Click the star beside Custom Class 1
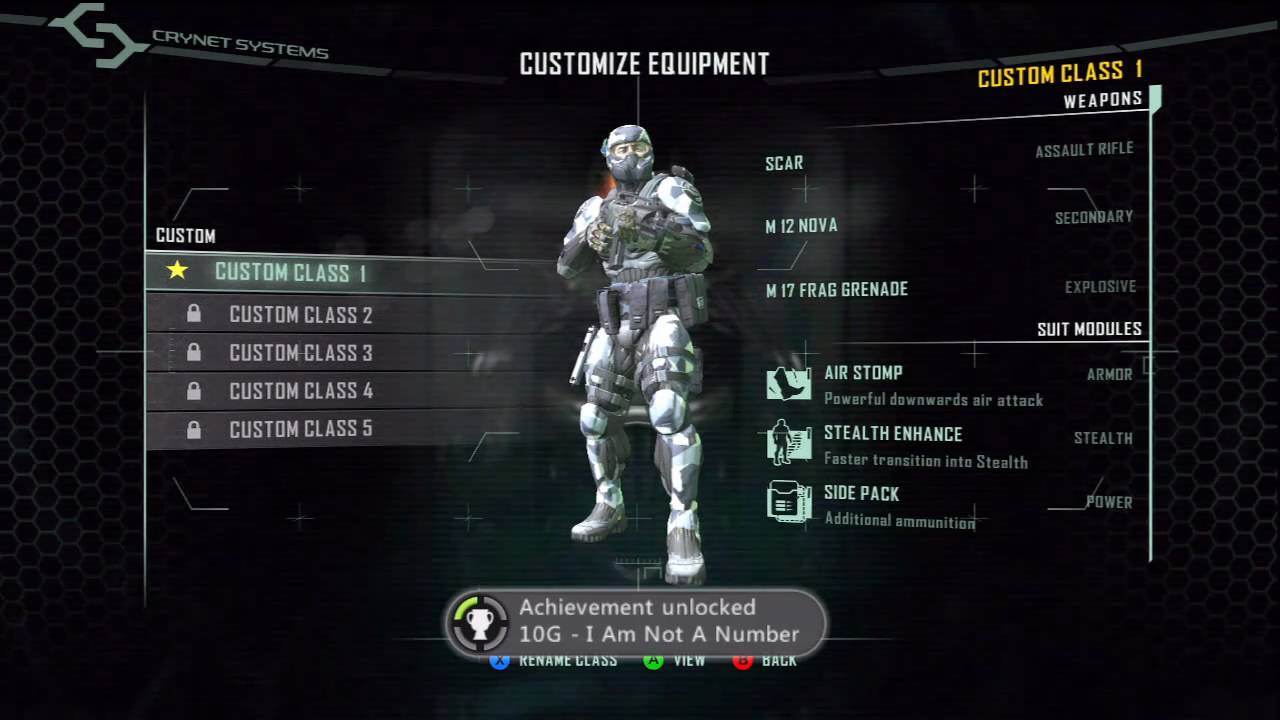Viewport: 1280px width, 720px height. [177, 271]
